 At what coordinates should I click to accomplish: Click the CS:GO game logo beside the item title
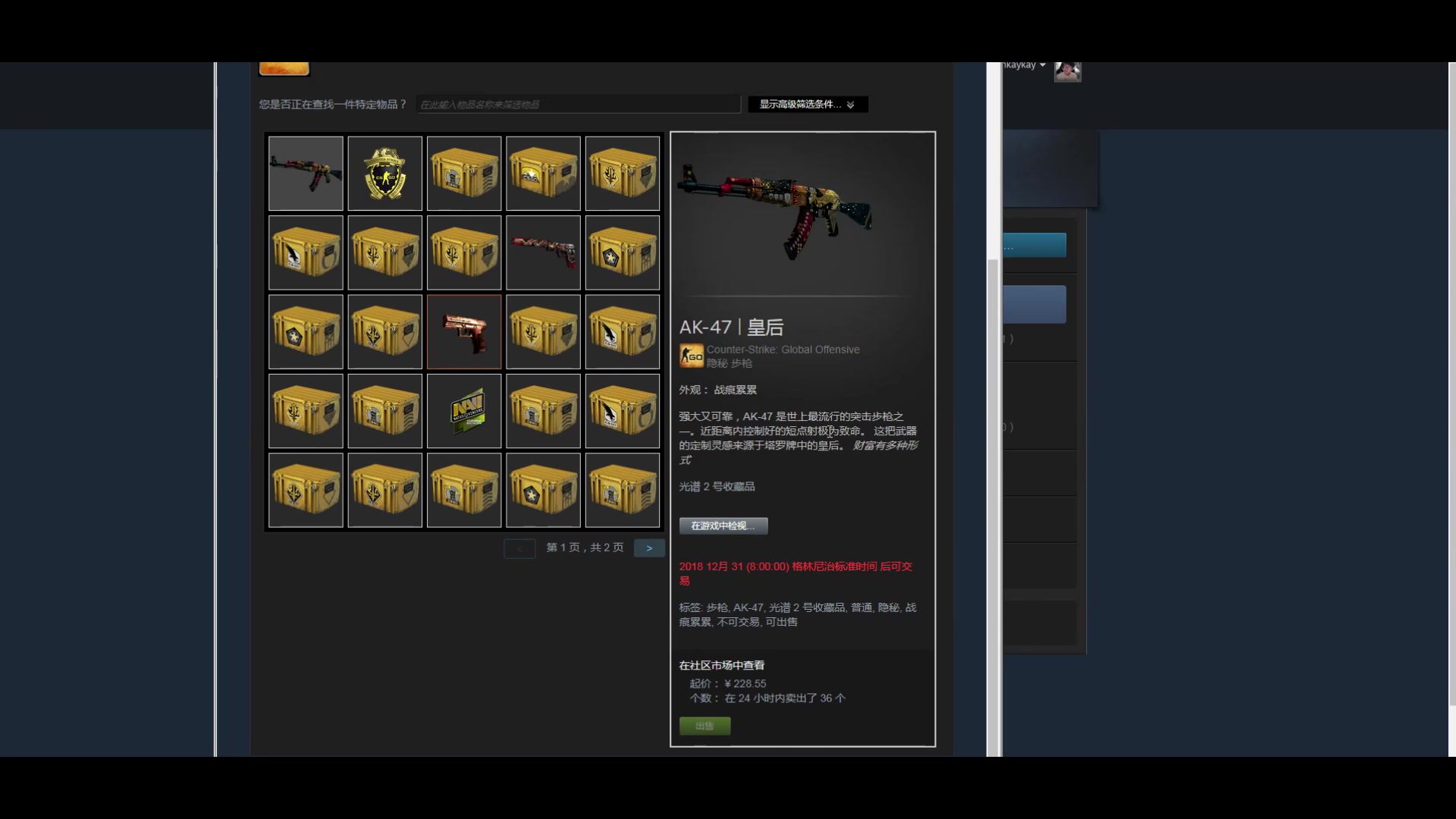(691, 356)
